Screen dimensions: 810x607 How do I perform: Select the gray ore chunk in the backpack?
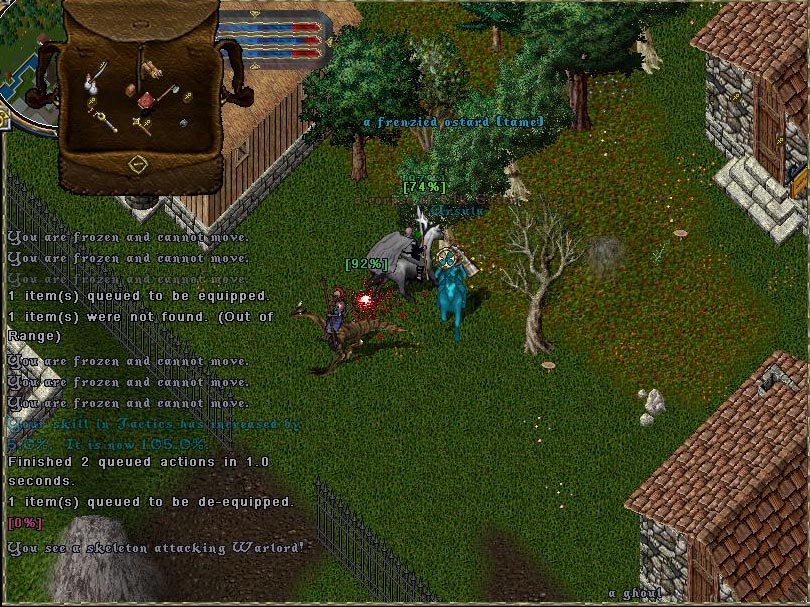click(x=184, y=123)
